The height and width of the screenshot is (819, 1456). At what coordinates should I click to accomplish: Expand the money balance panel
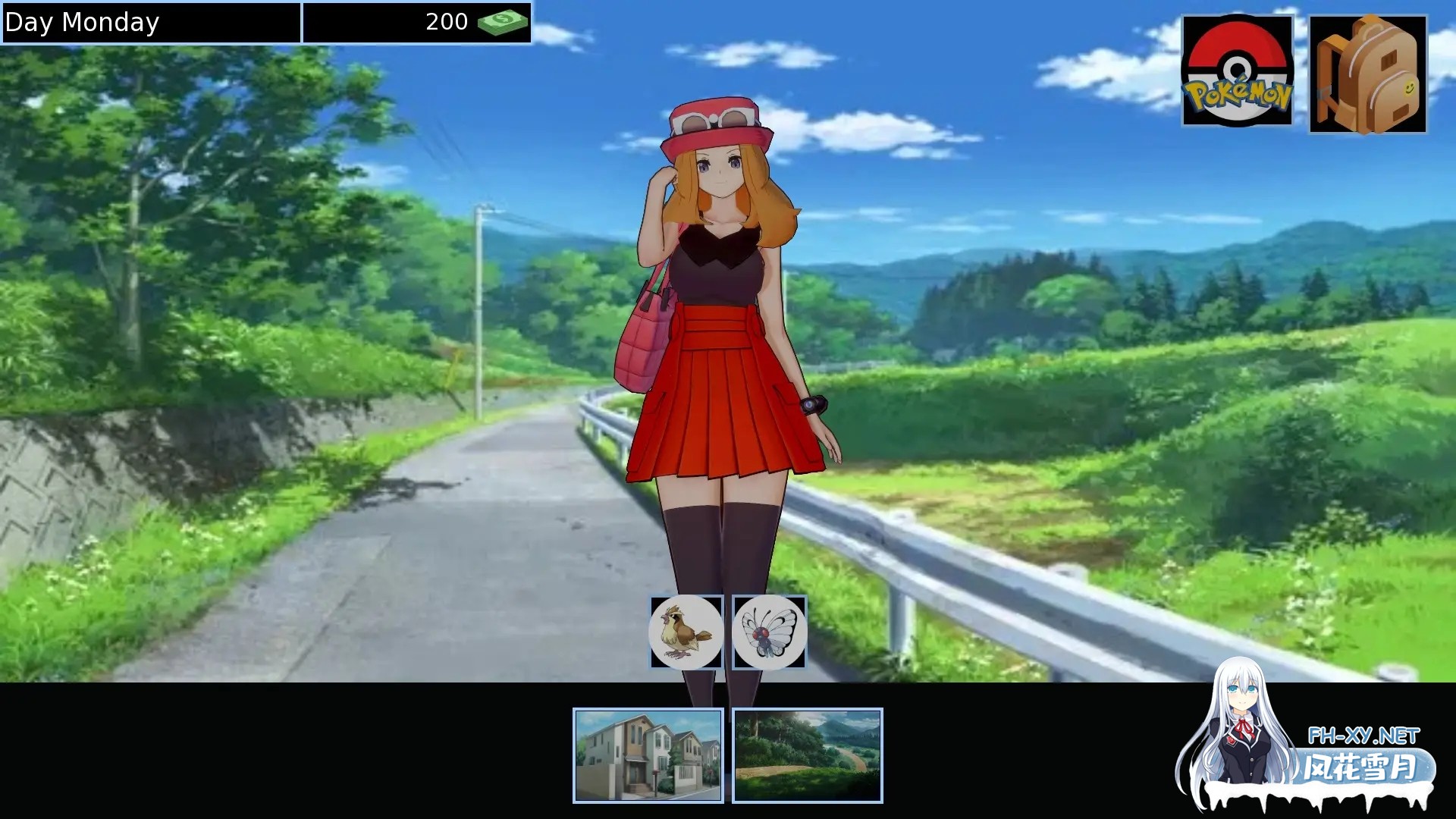(x=417, y=22)
